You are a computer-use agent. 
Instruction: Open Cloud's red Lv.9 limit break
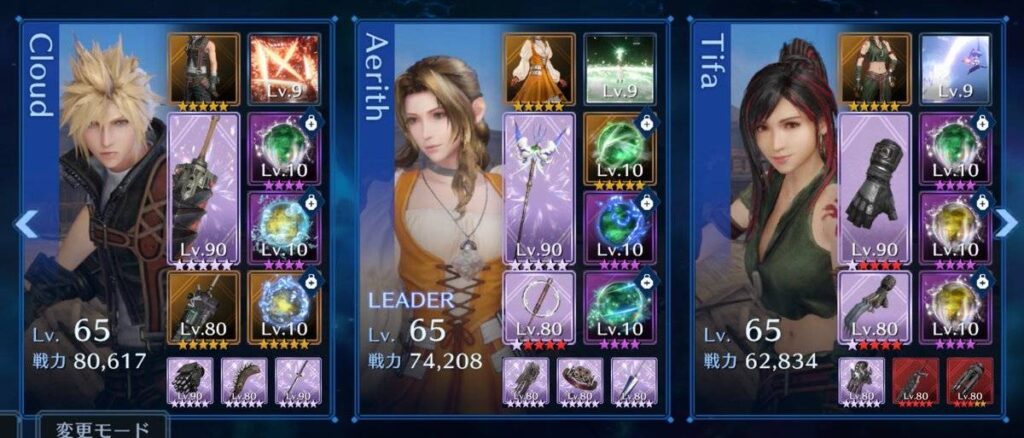(284, 70)
